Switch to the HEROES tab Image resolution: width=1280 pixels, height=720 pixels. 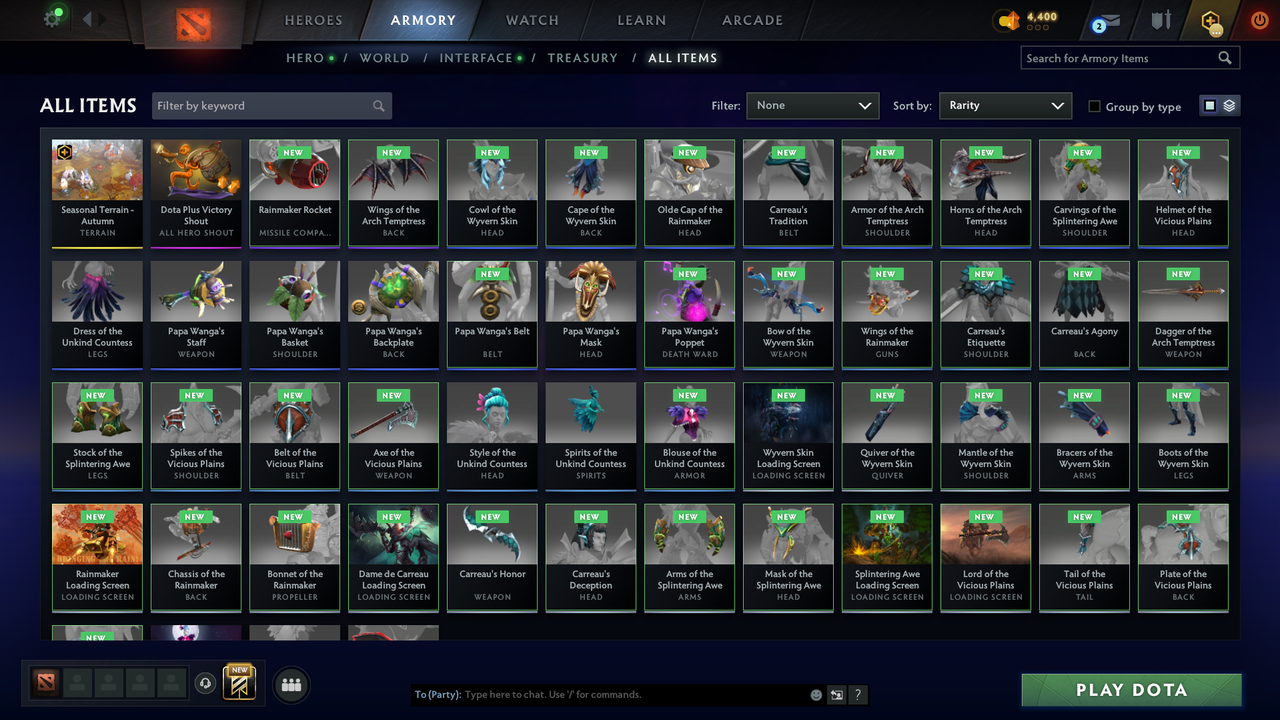pos(313,19)
